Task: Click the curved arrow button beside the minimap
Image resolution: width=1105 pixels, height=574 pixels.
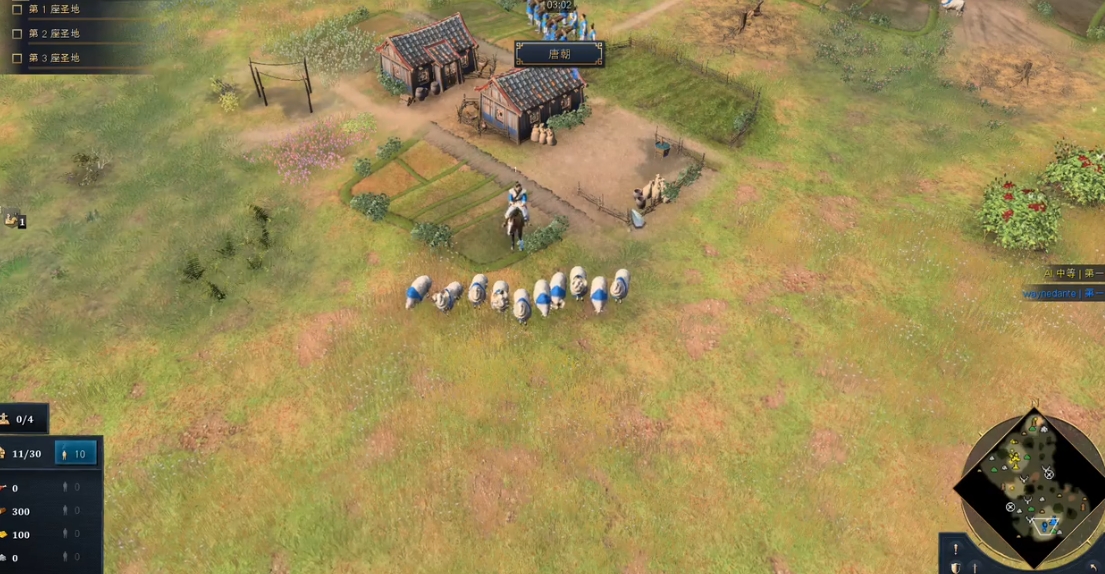Action: point(1092,566)
